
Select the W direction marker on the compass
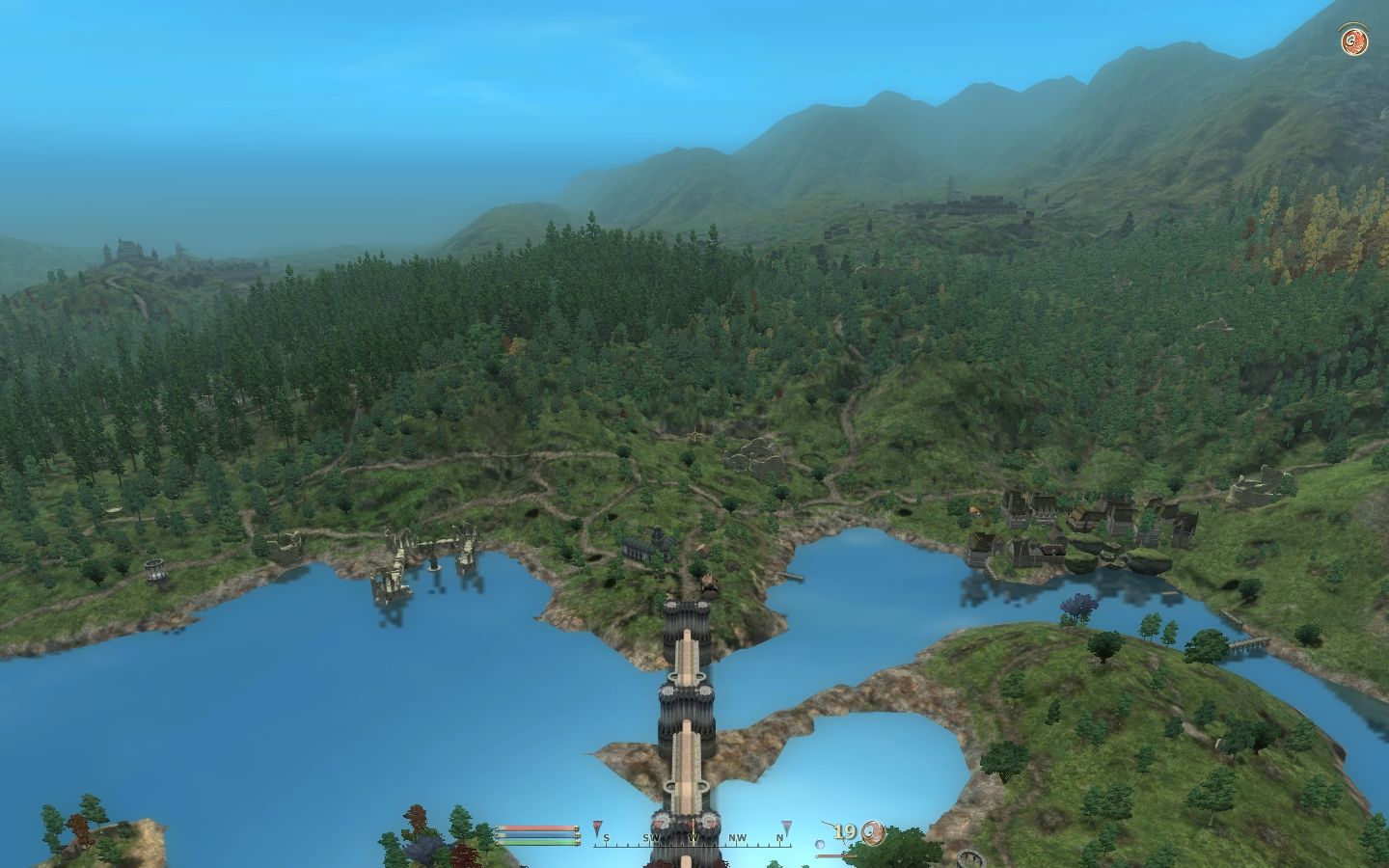tap(693, 839)
